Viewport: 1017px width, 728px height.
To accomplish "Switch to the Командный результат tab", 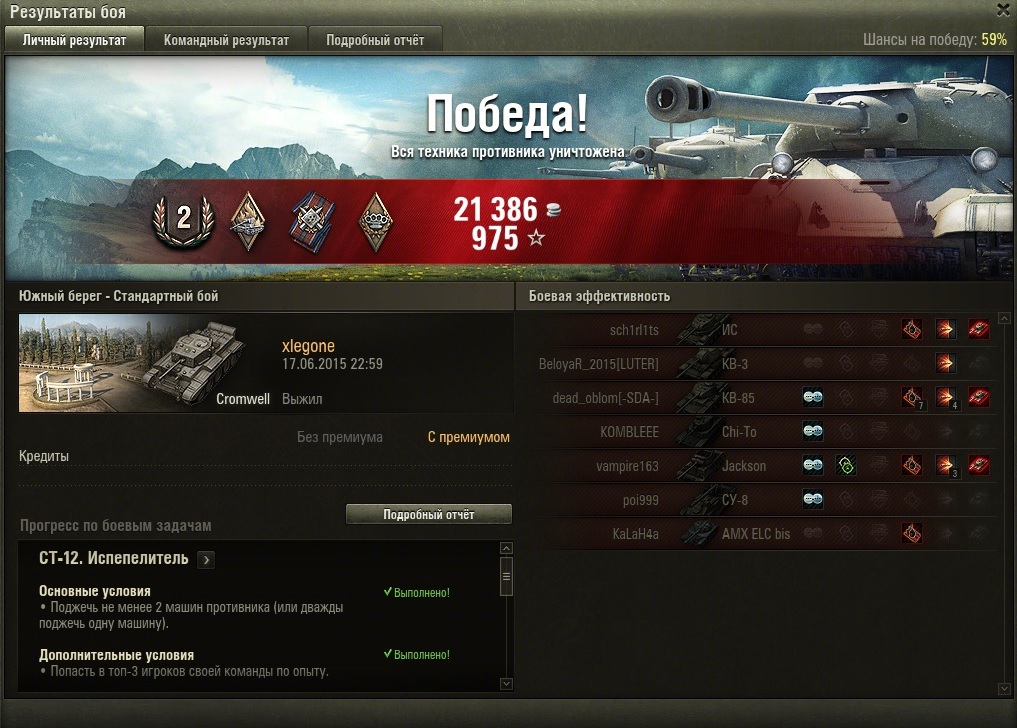I will point(226,40).
